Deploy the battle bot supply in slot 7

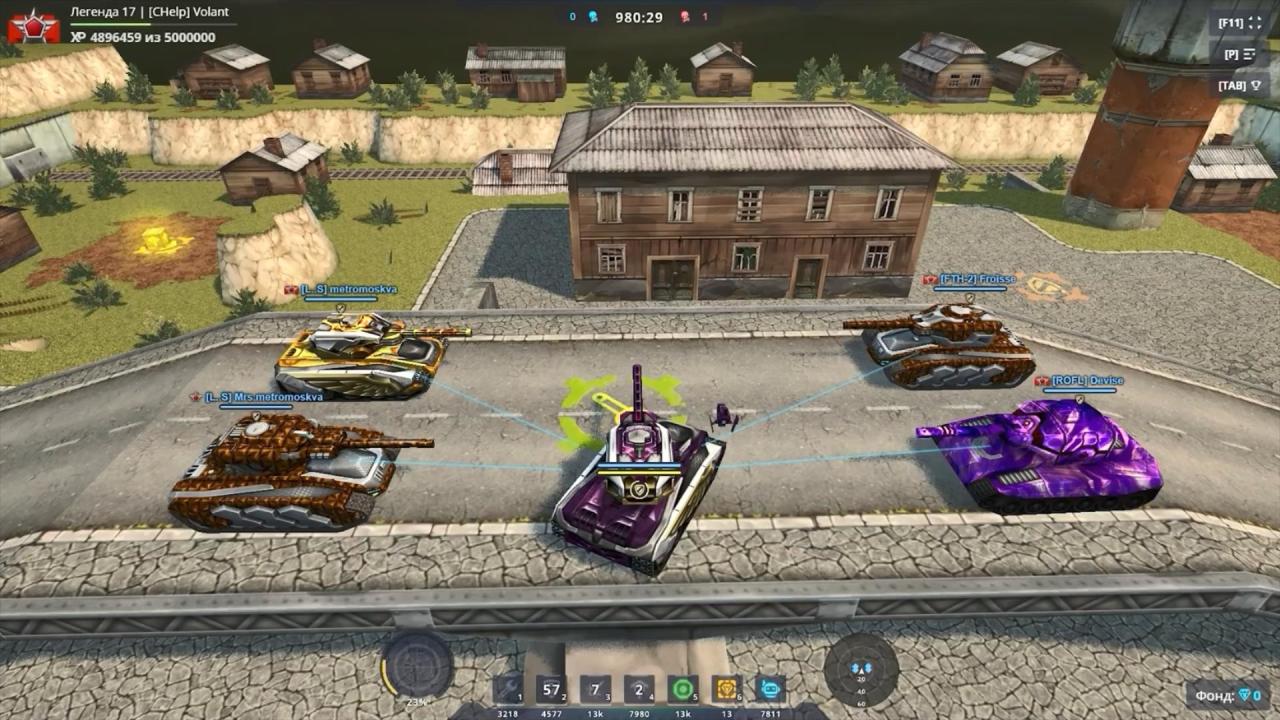(770, 690)
